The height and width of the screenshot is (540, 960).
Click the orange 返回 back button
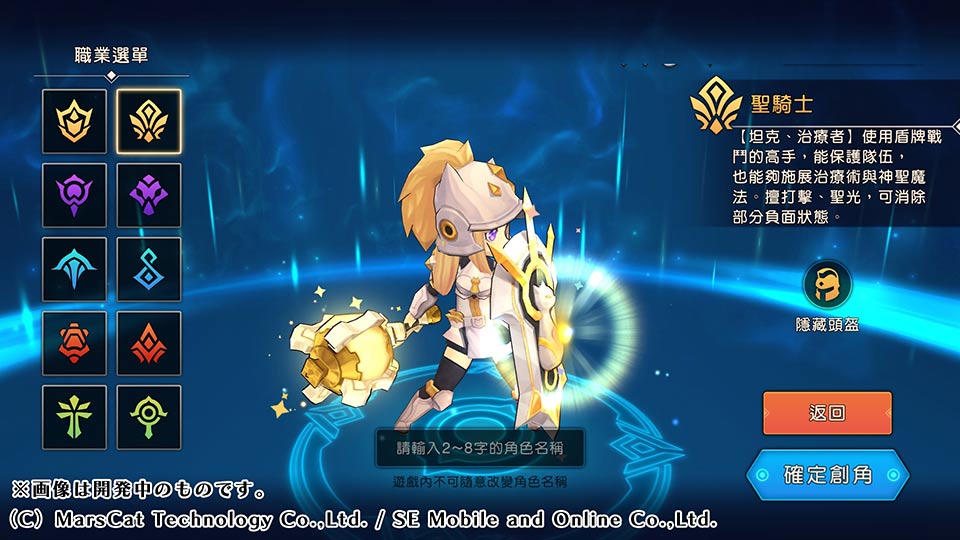point(827,413)
